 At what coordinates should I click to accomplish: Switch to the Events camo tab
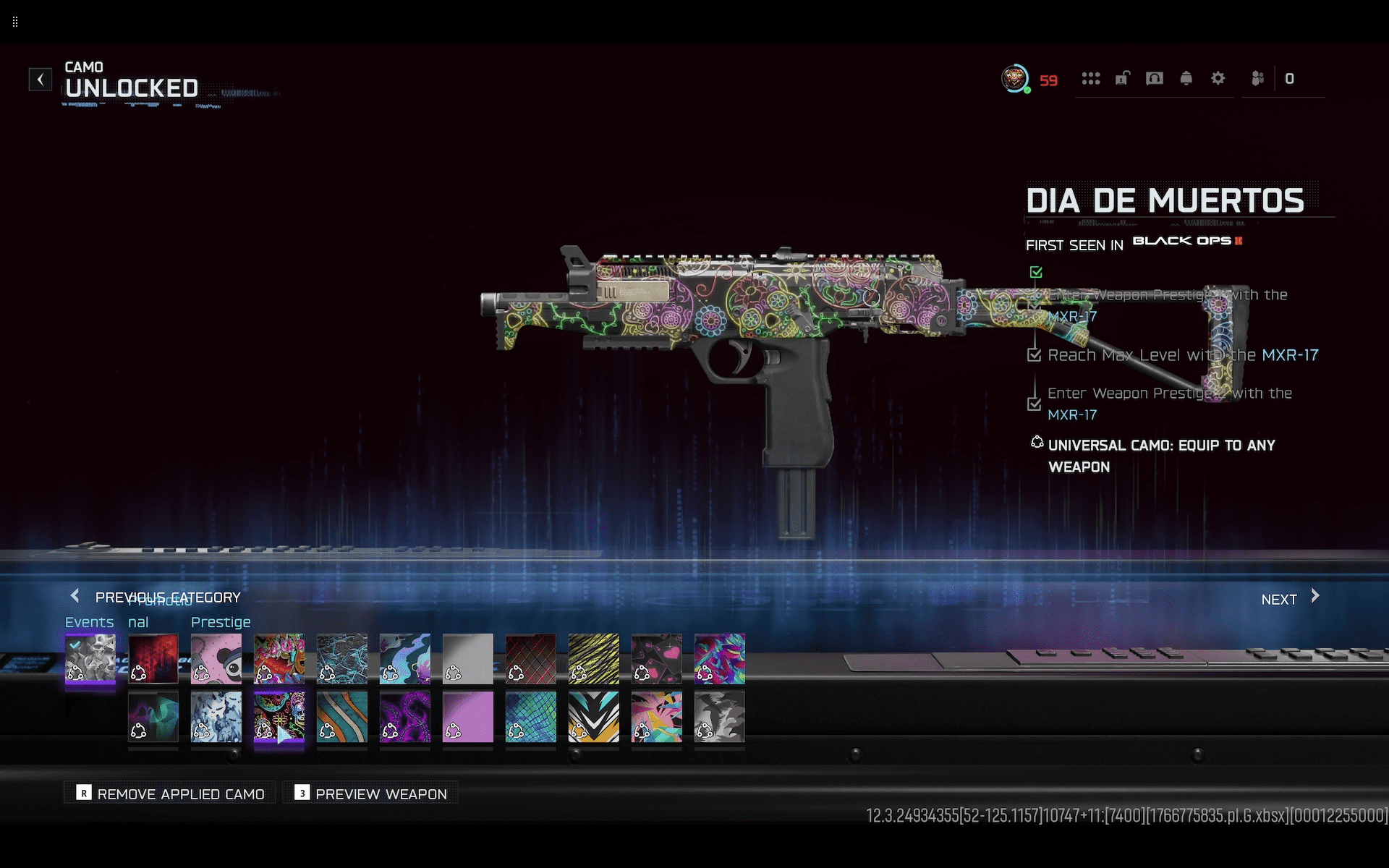[89, 622]
